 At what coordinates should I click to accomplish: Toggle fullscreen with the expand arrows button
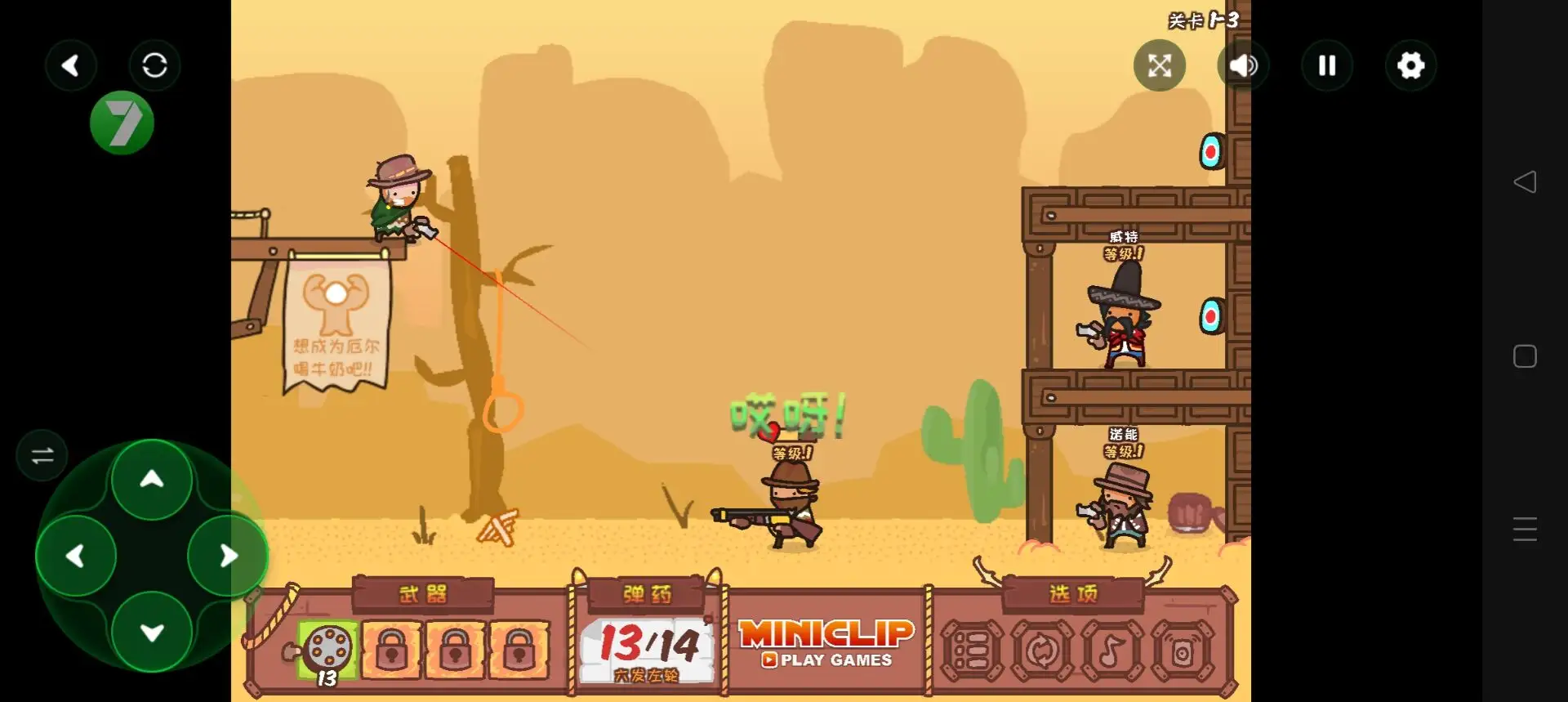click(1160, 65)
